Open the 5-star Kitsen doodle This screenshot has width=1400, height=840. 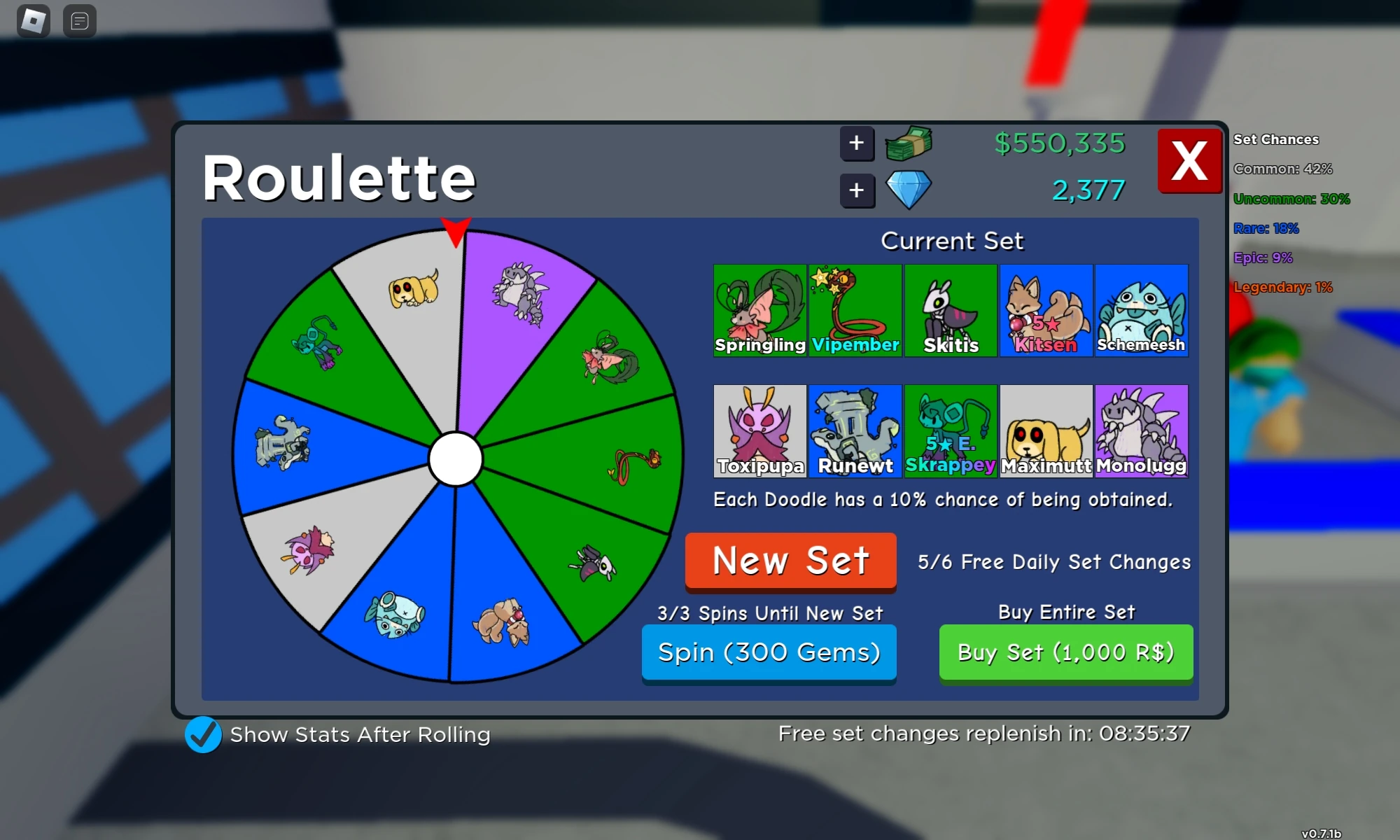click(x=1045, y=308)
